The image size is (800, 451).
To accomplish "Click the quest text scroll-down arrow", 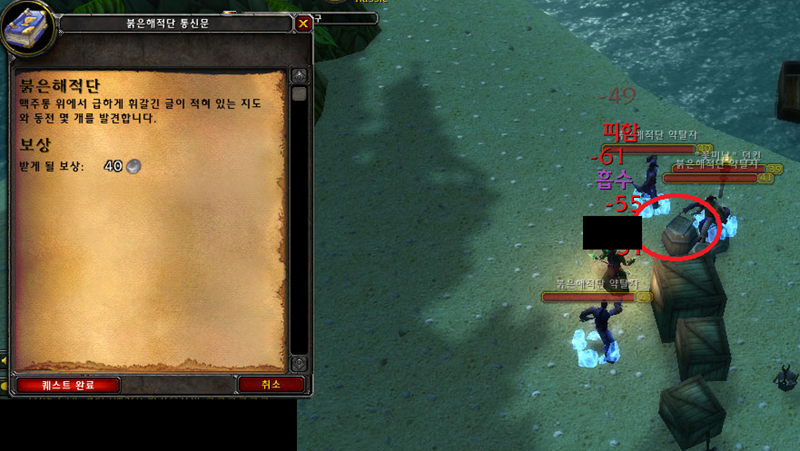I will click(298, 363).
